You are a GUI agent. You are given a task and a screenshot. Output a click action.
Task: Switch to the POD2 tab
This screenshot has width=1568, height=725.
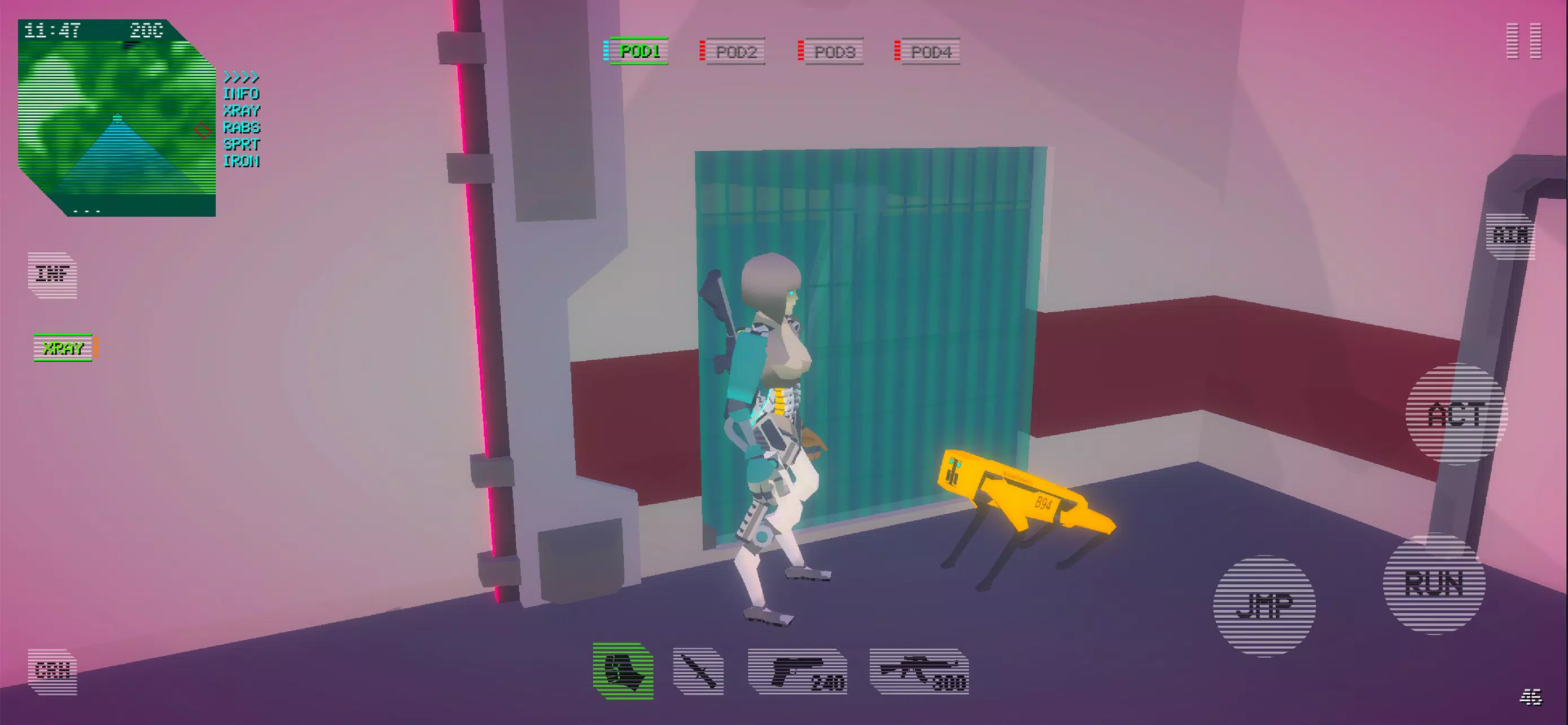[737, 52]
